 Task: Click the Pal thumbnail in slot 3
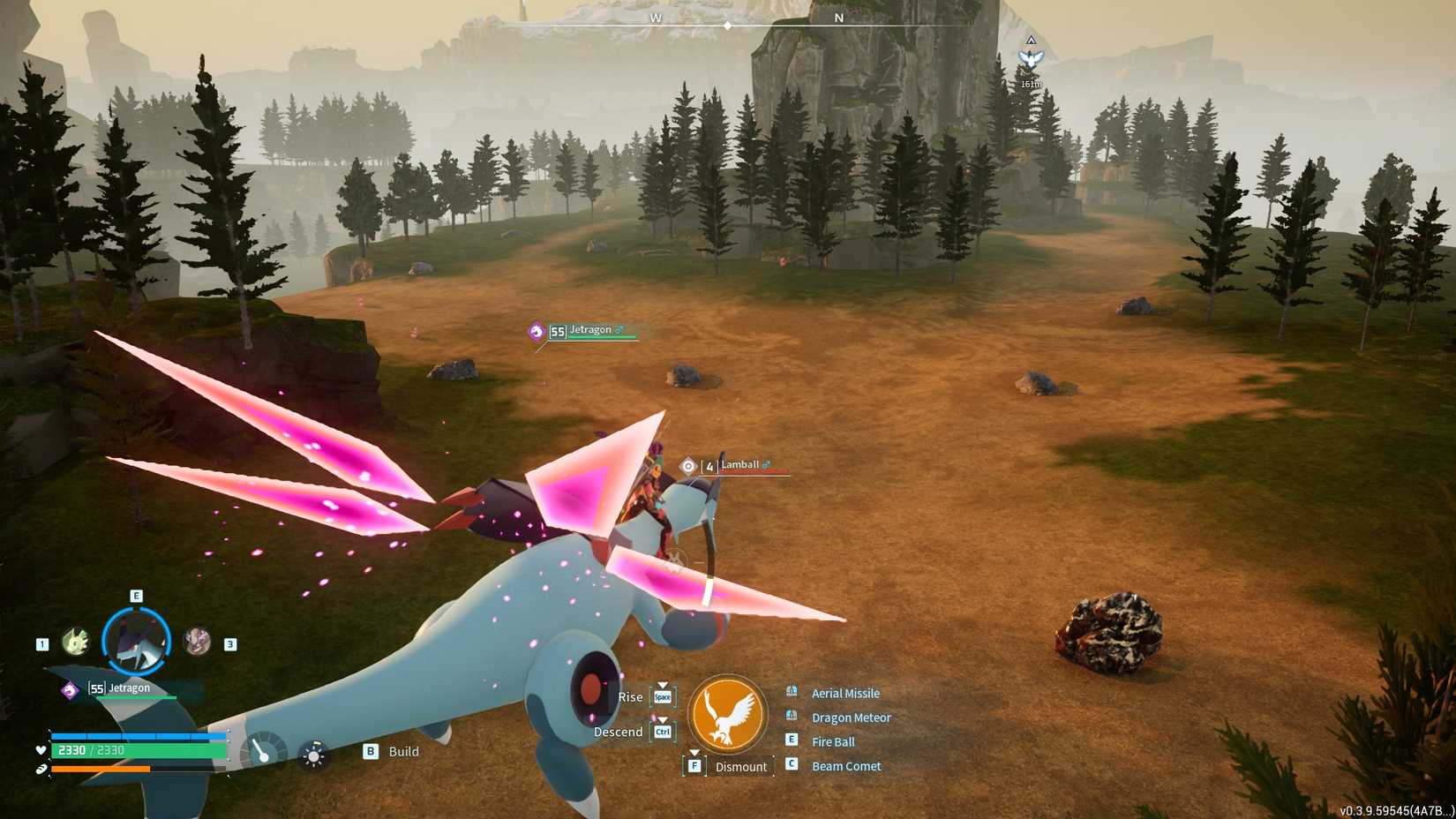coord(196,642)
